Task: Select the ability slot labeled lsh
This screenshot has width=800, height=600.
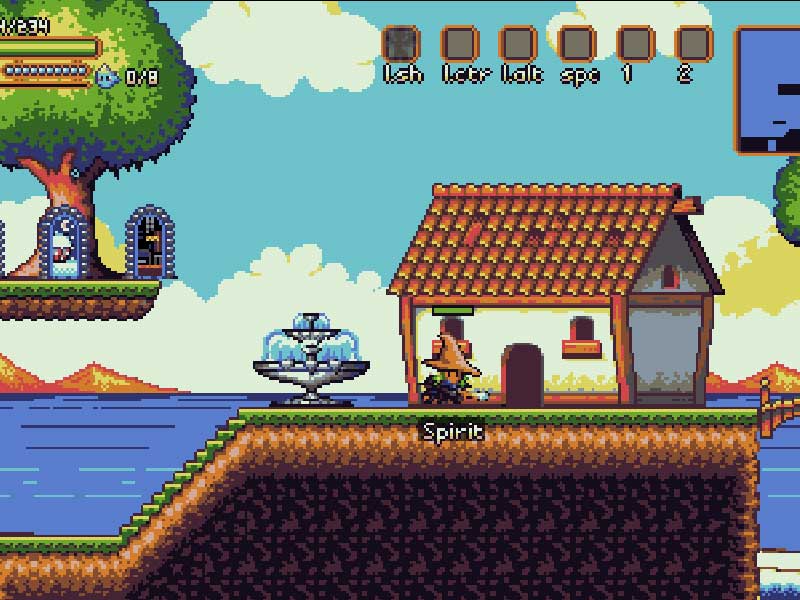Action: click(402, 44)
